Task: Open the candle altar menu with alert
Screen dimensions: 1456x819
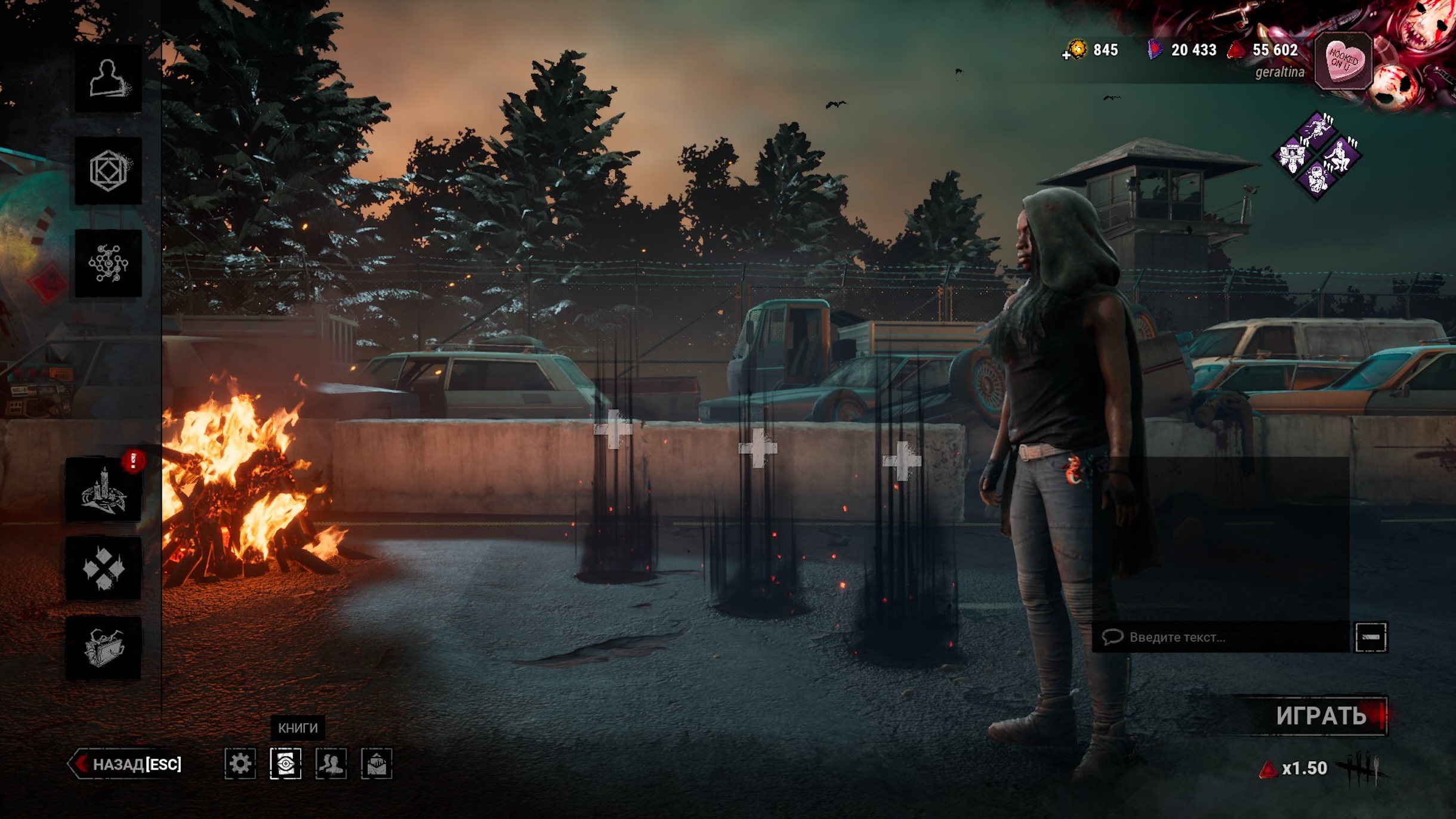Action: [x=104, y=490]
